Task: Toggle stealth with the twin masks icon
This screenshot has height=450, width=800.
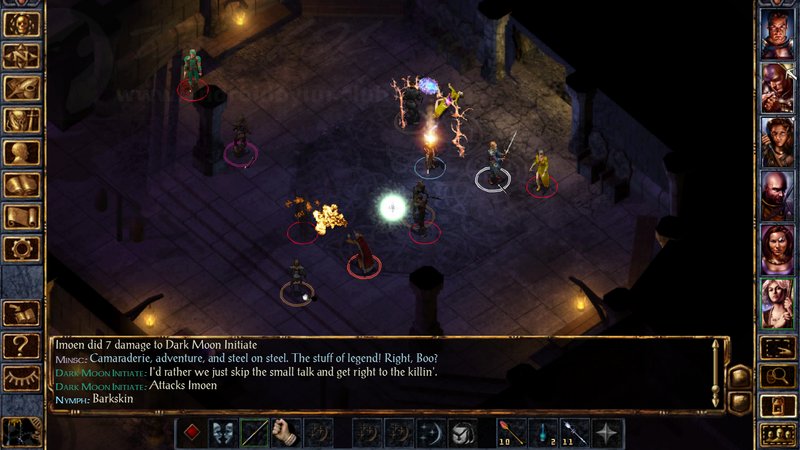Action: click(222, 433)
